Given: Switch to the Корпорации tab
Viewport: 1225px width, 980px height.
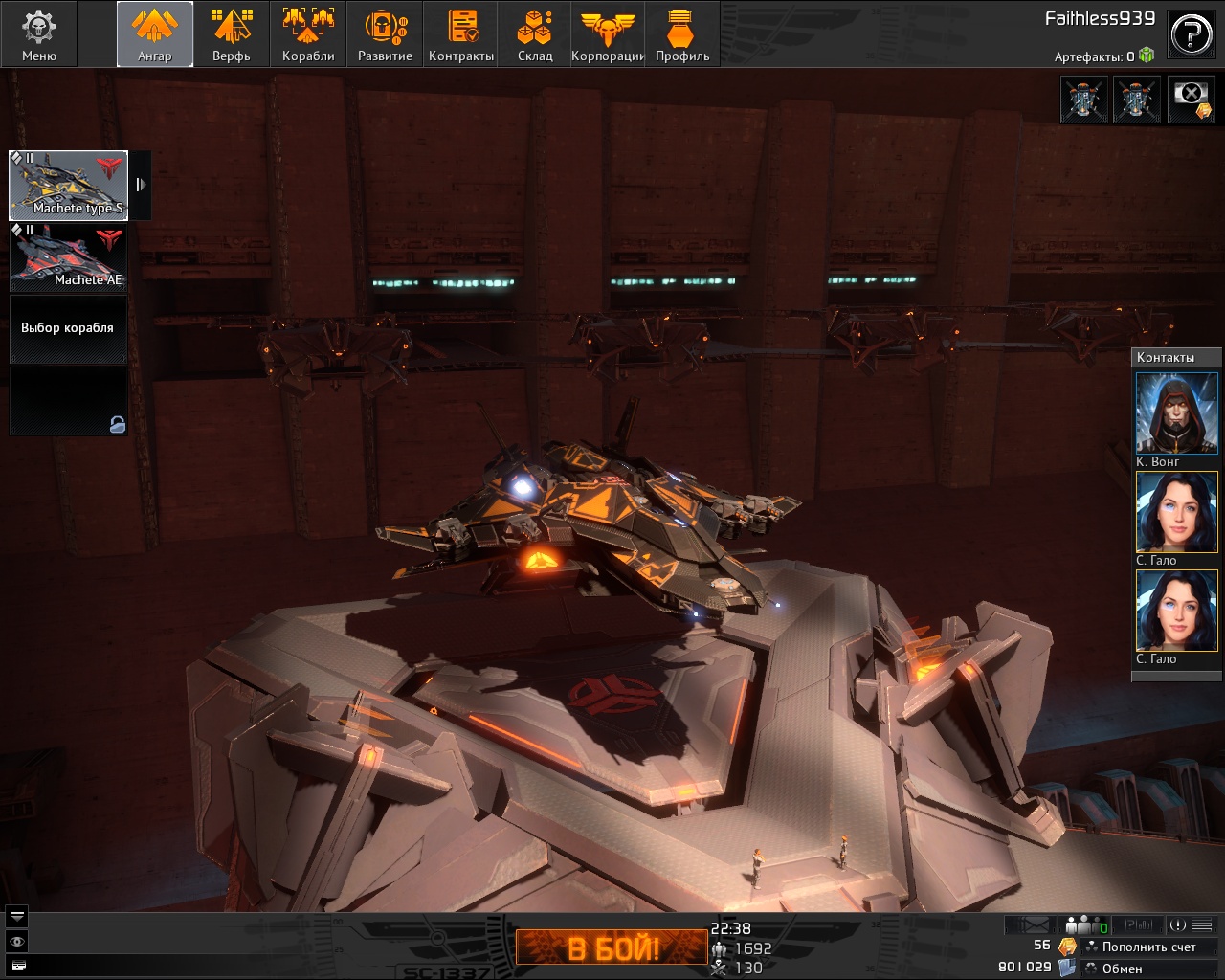Looking at the screenshot, I should (x=608, y=33).
